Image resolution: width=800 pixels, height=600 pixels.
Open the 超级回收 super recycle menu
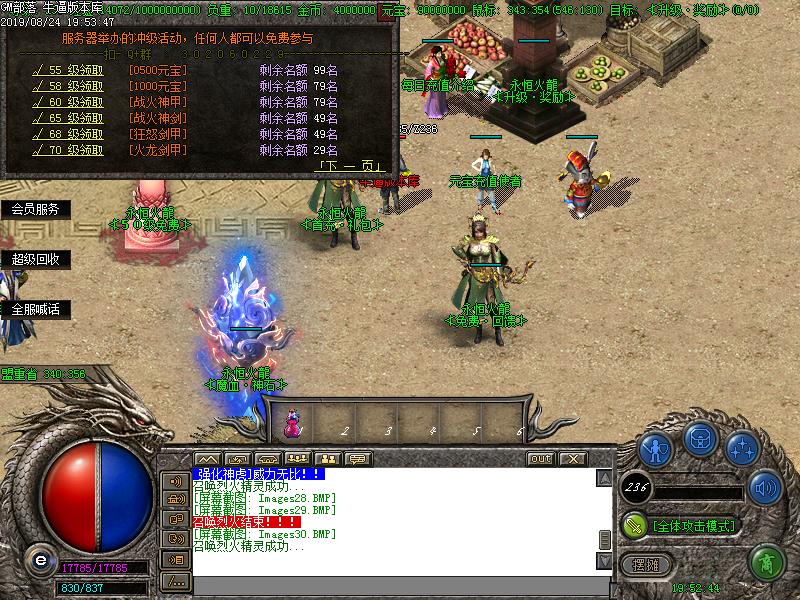tap(35, 259)
